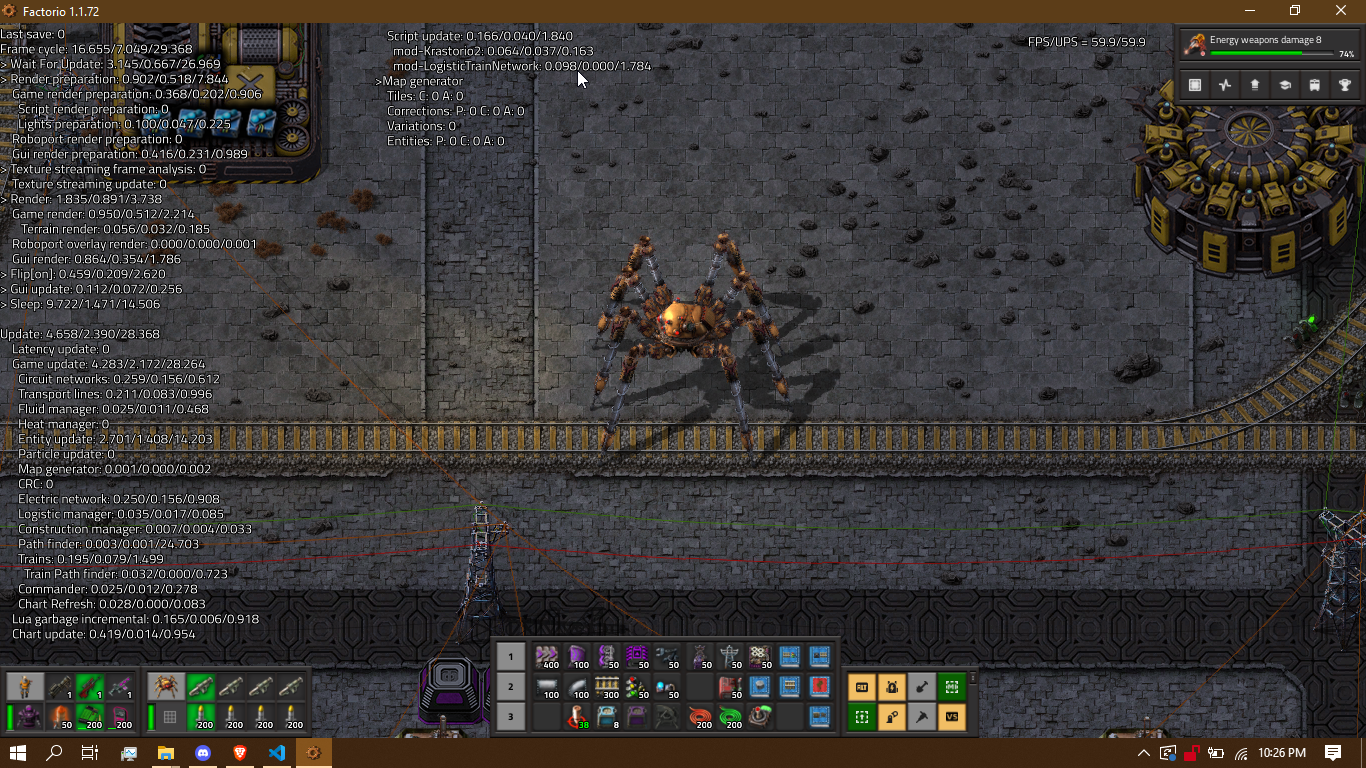This screenshot has height=768, width=1366.
Task: Select the shovel shortcut tool
Action: 922,687
